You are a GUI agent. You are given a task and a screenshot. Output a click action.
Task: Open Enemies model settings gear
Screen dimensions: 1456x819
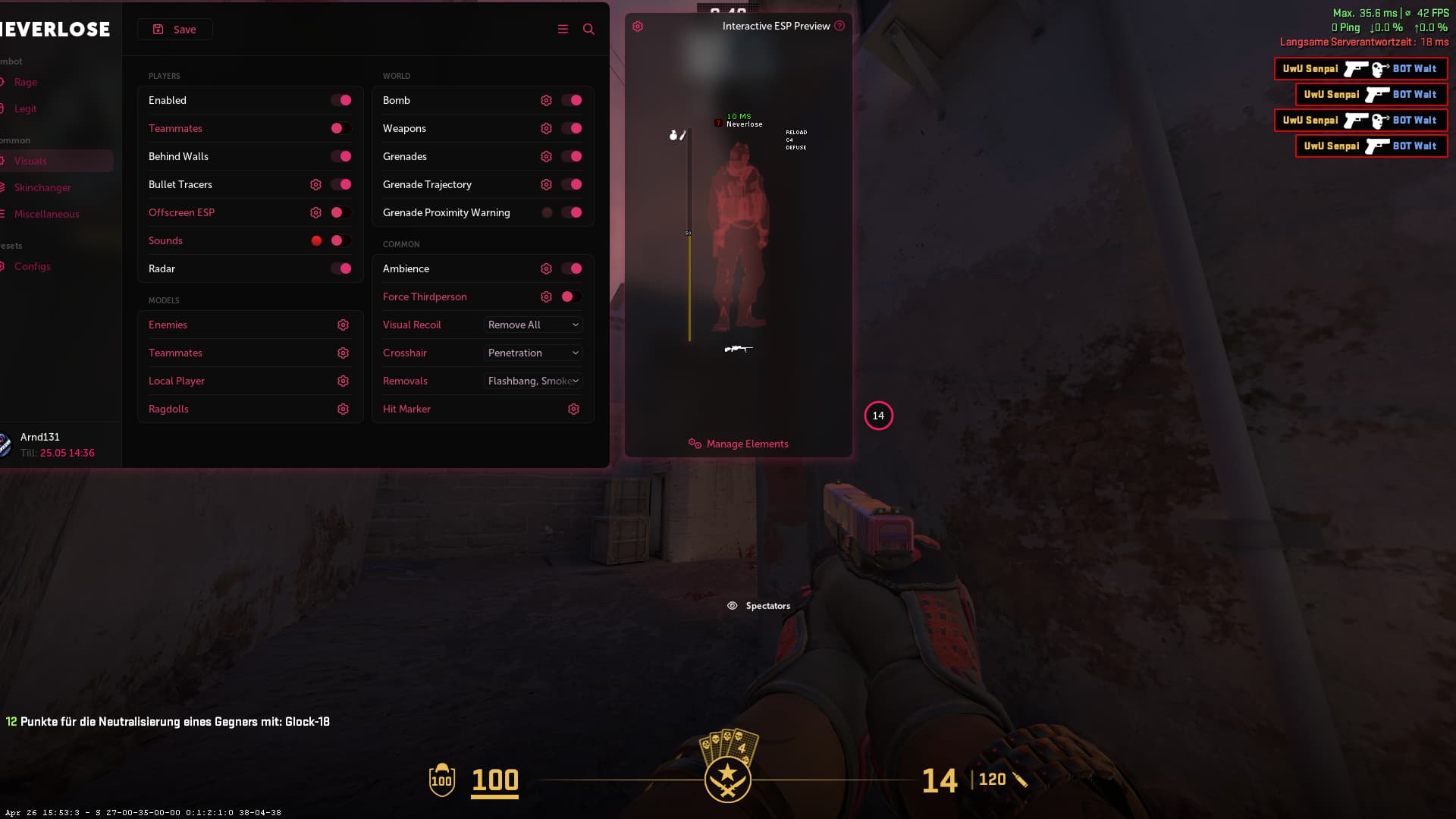[343, 325]
